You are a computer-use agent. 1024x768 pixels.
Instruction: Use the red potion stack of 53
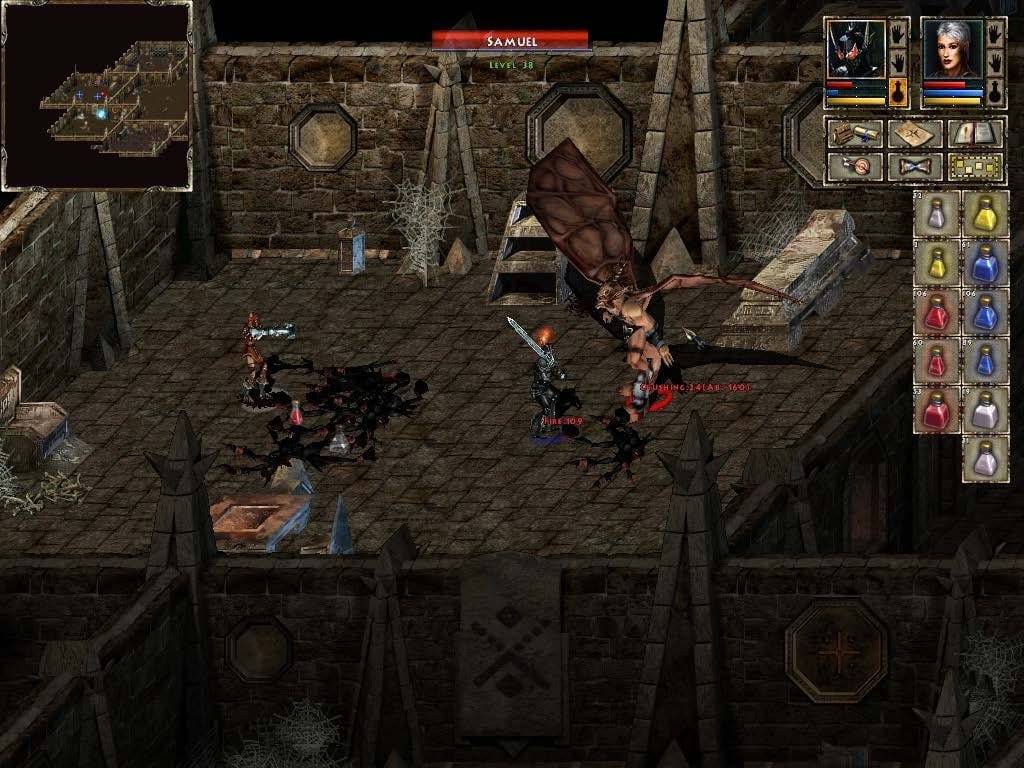[937, 409]
